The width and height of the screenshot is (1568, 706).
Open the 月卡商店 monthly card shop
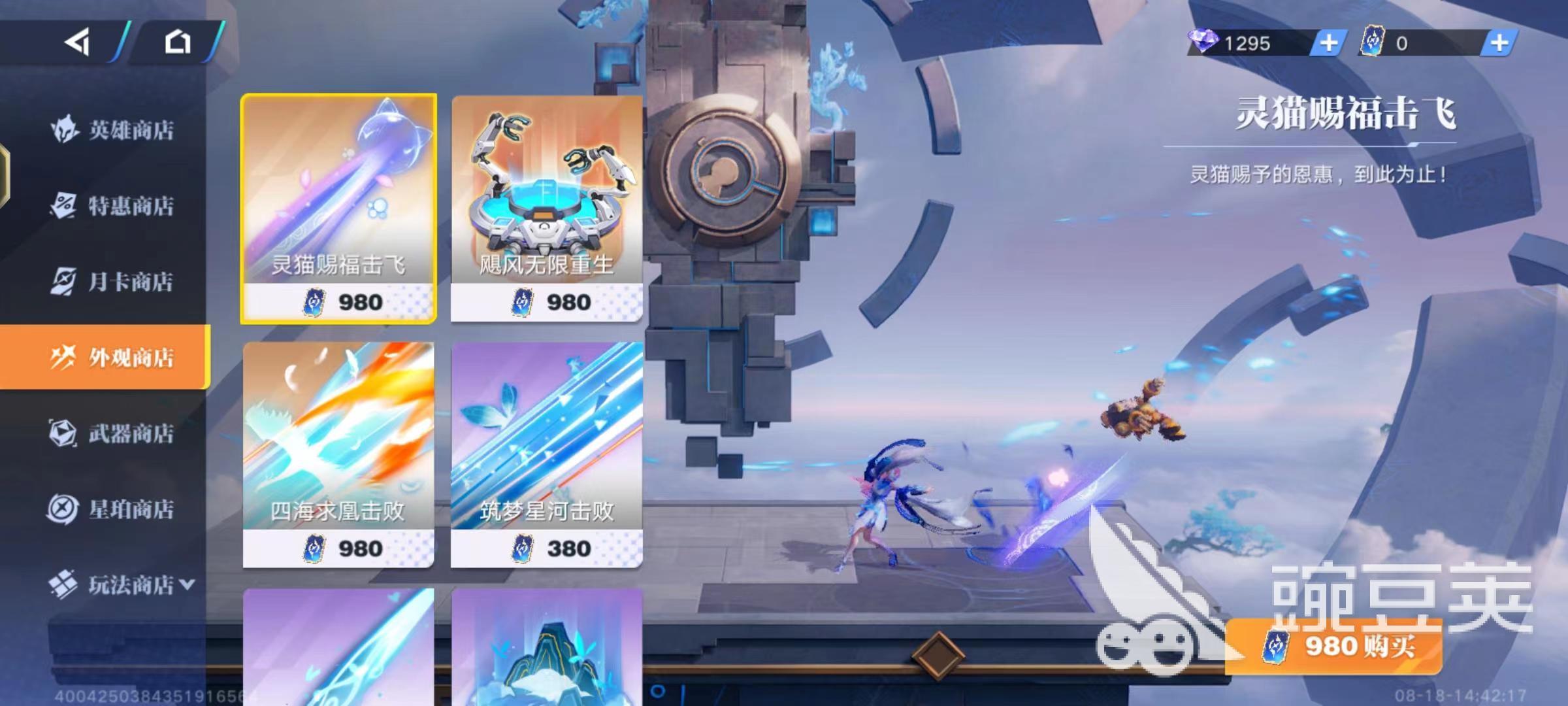point(112,282)
